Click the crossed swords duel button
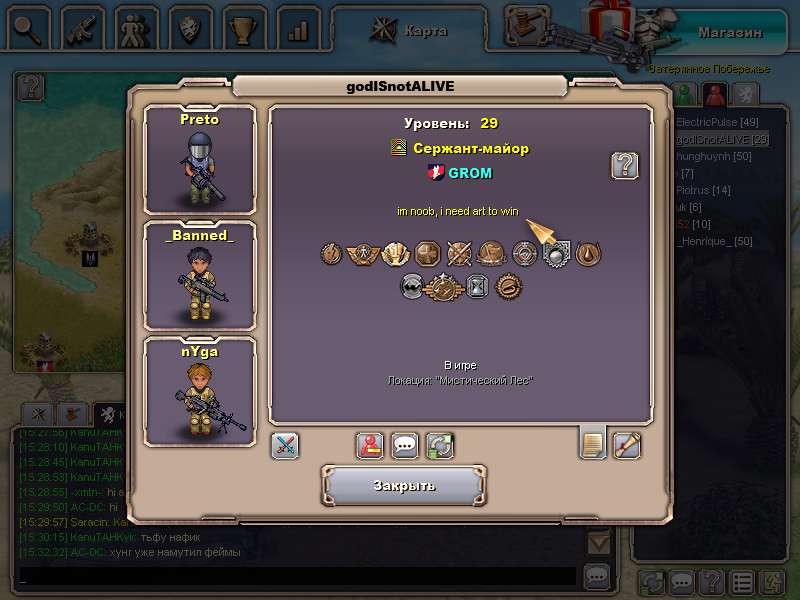The height and width of the screenshot is (600, 800). point(285,445)
